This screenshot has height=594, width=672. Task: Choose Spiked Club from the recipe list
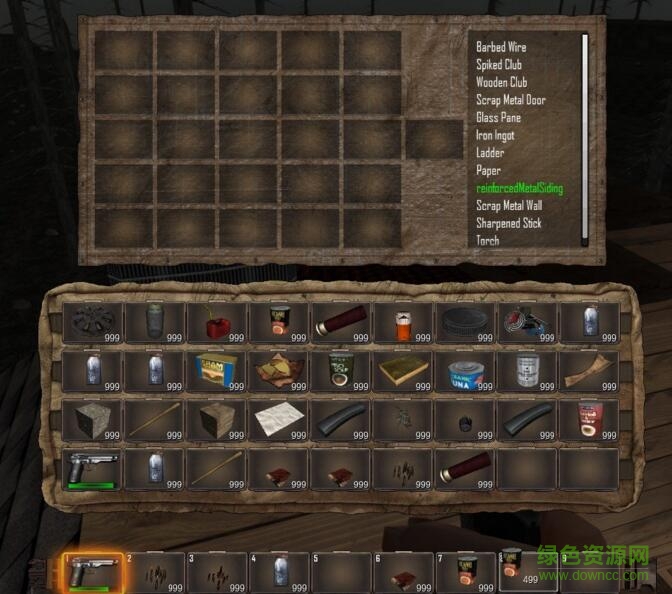point(499,65)
